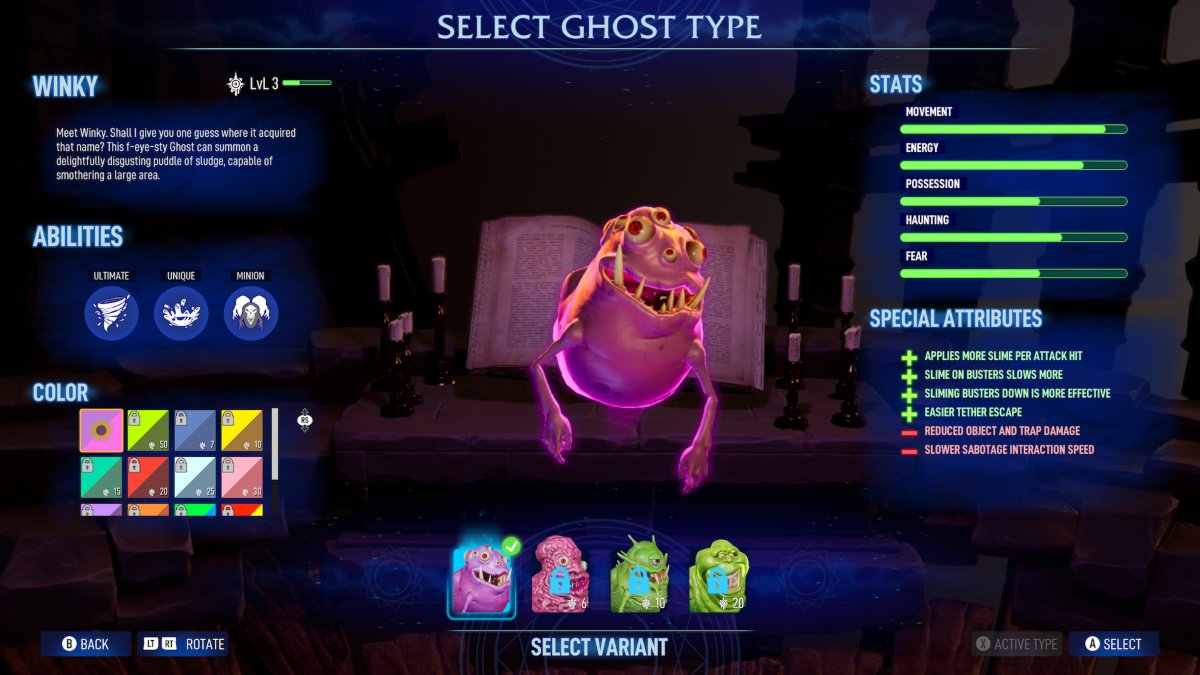Click the Active Type button
Image resolution: width=1200 pixels, height=675 pixels.
pyautogui.click(x=1016, y=644)
